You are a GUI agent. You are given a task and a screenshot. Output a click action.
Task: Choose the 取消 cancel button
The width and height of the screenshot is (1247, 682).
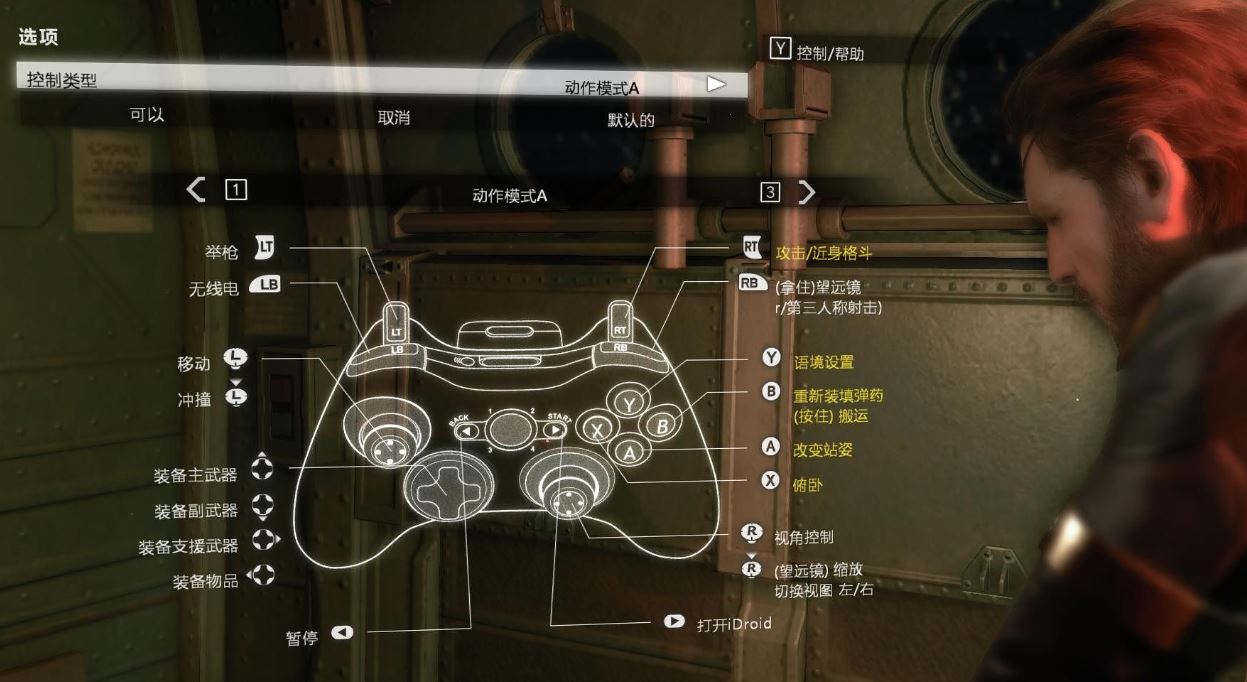393,118
